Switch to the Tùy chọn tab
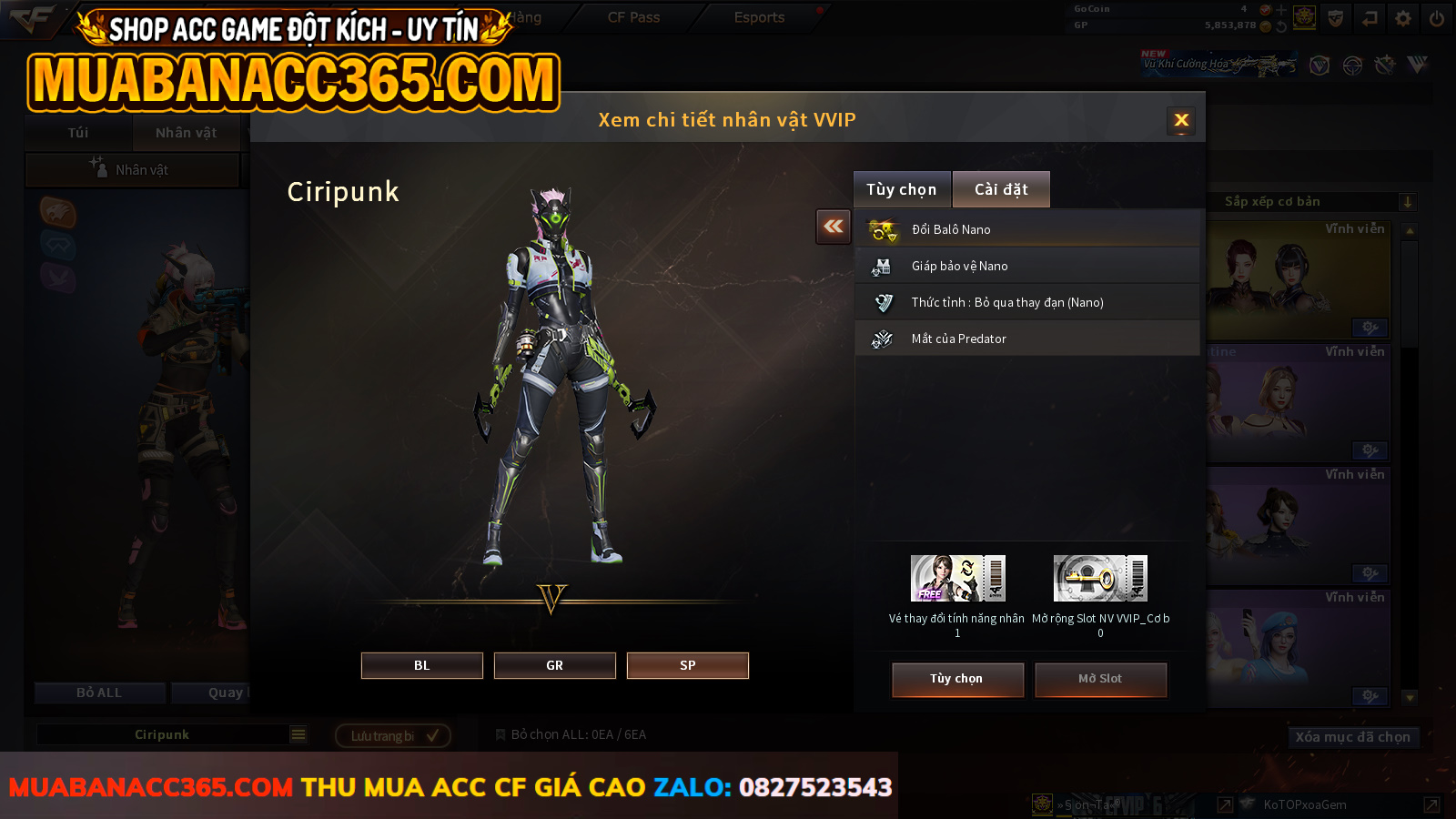The width and height of the screenshot is (1456, 819). (901, 189)
